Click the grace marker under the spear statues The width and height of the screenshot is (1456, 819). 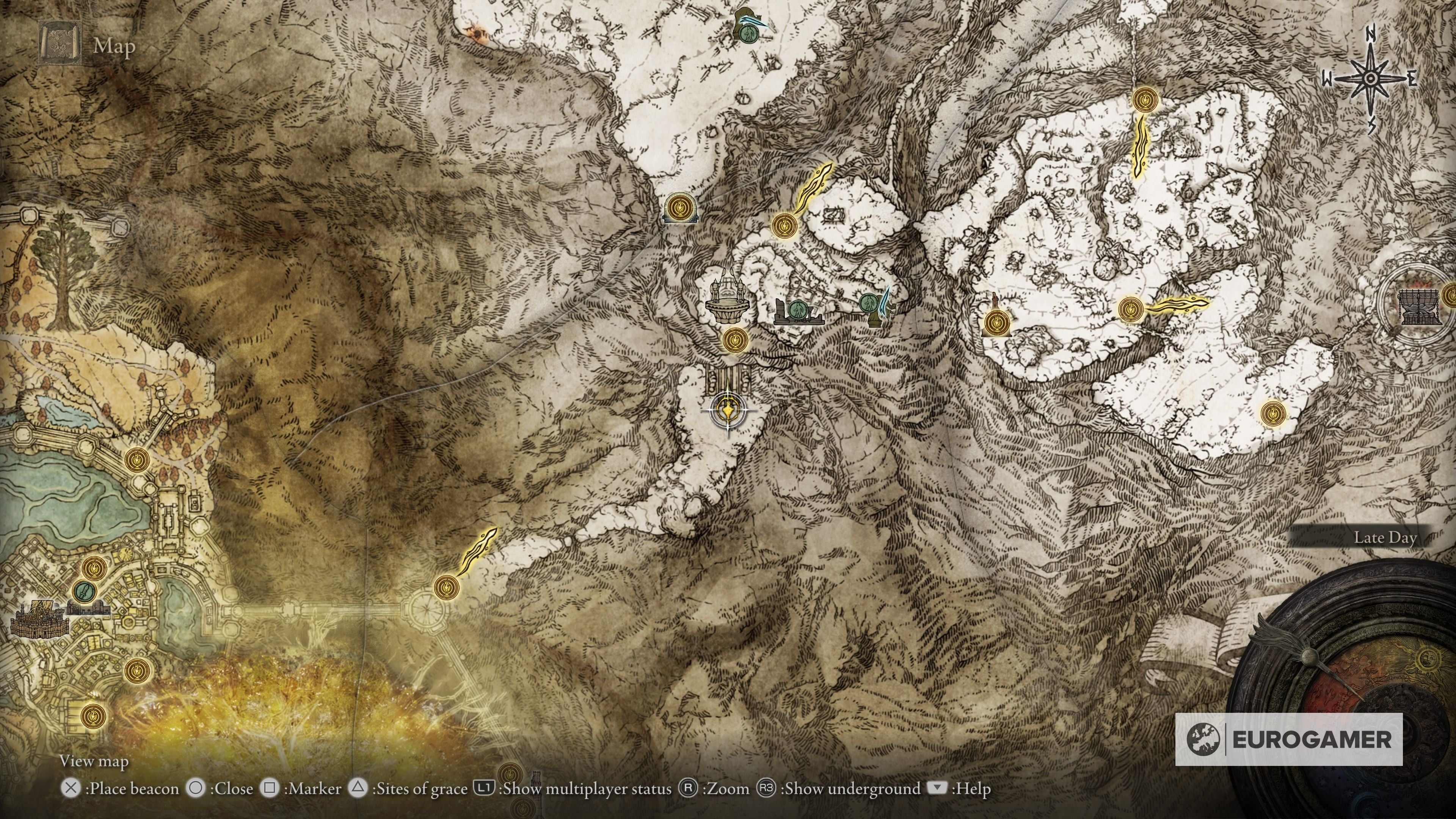(735, 340)
